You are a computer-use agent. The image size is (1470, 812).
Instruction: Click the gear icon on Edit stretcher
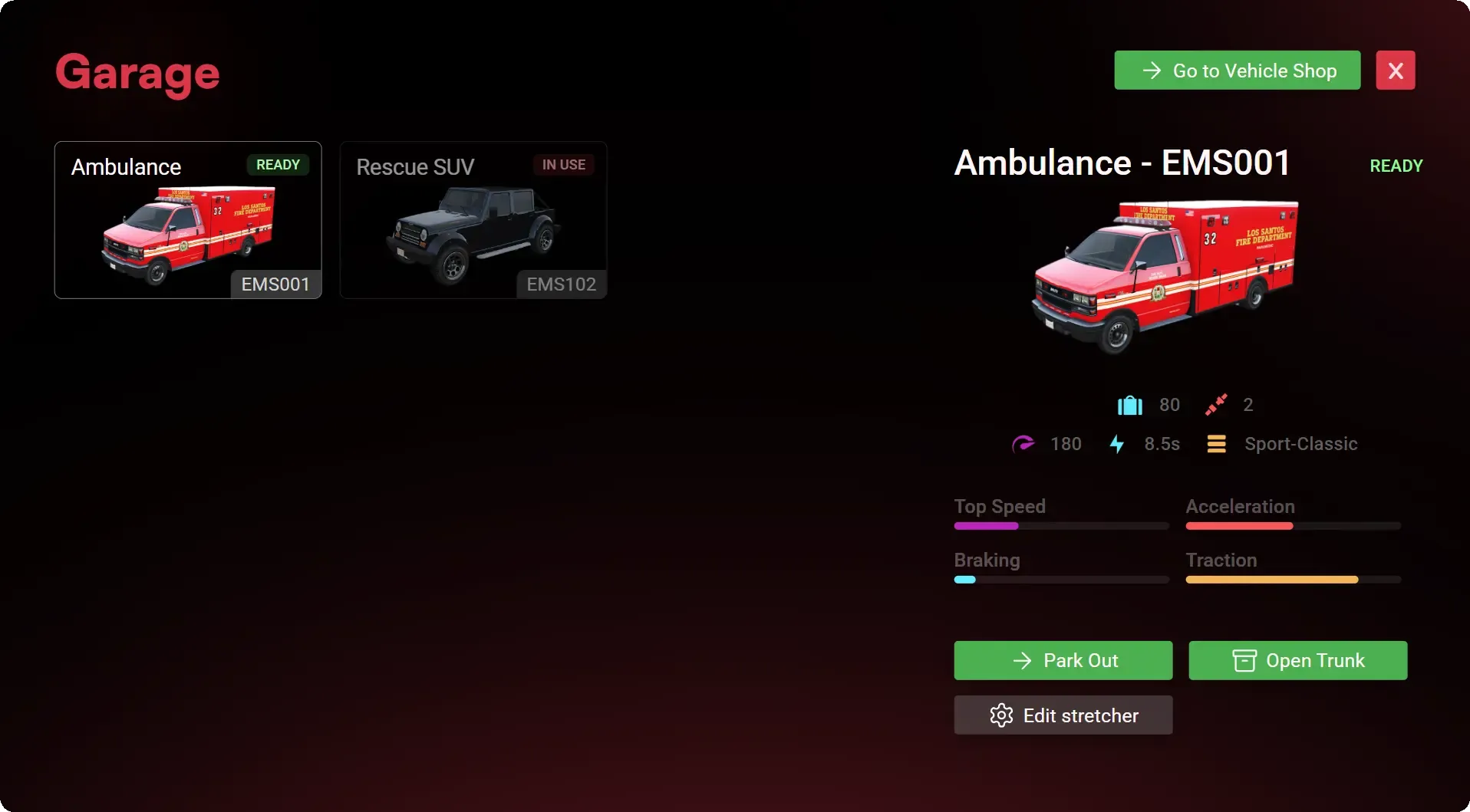coord(1001,715)
